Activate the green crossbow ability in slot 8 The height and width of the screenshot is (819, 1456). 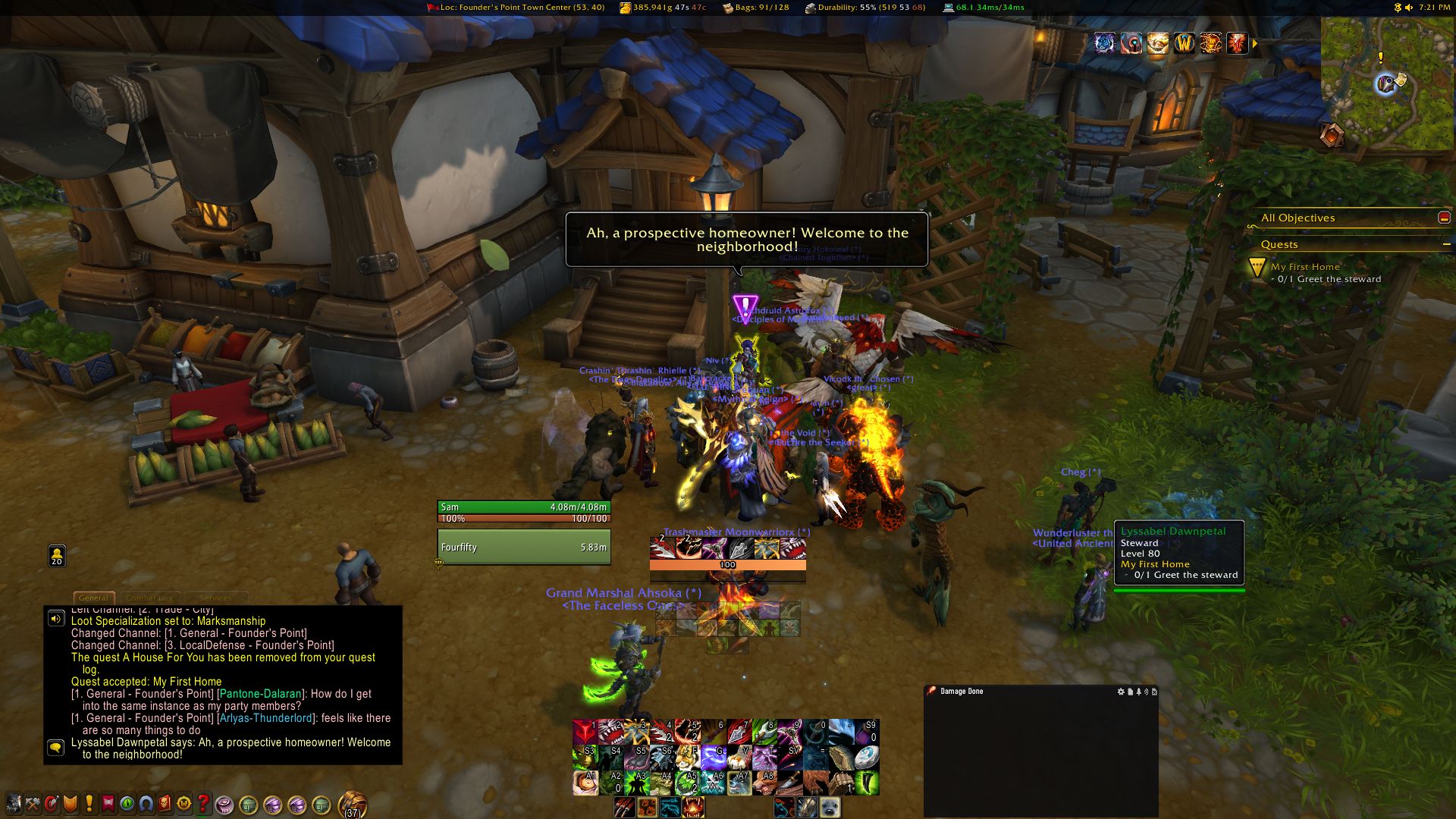pyautogui.click(x=764, y=731)
